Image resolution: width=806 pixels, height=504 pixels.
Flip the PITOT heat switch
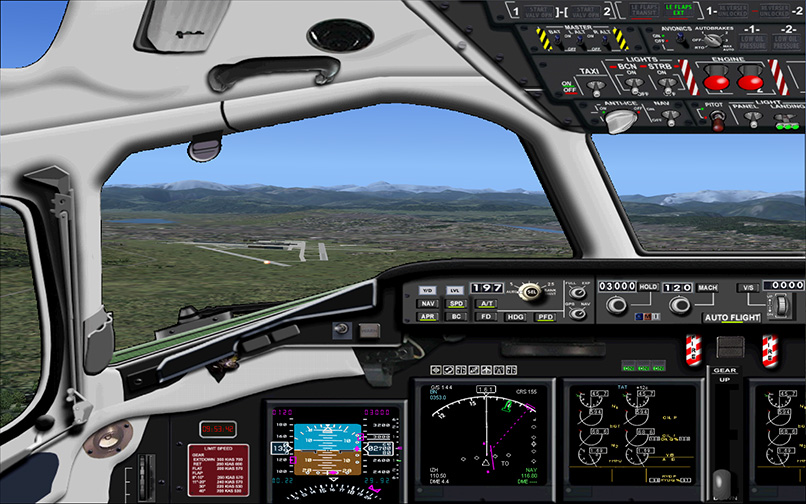click(x=716, y=121)
